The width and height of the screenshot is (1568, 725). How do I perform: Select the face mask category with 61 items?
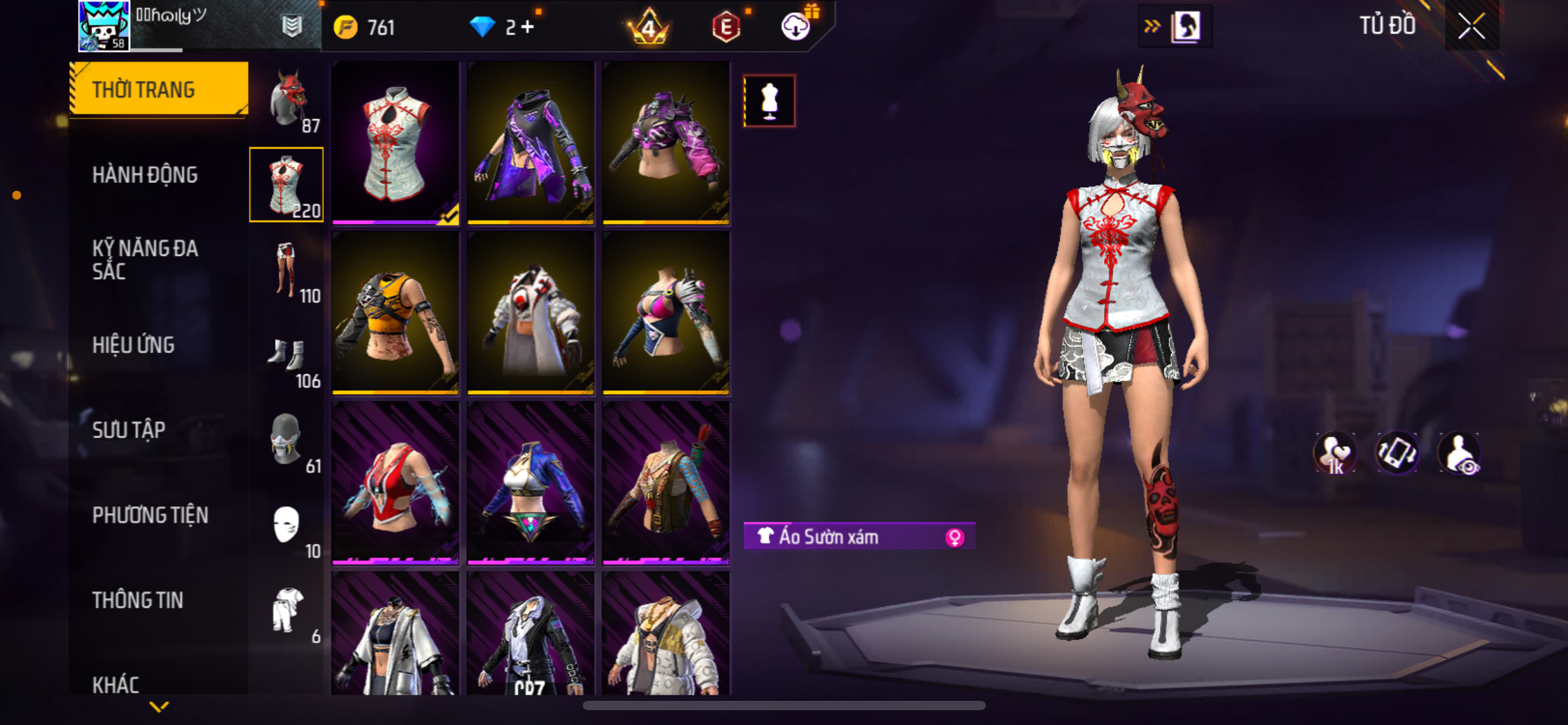click(287, 440)
